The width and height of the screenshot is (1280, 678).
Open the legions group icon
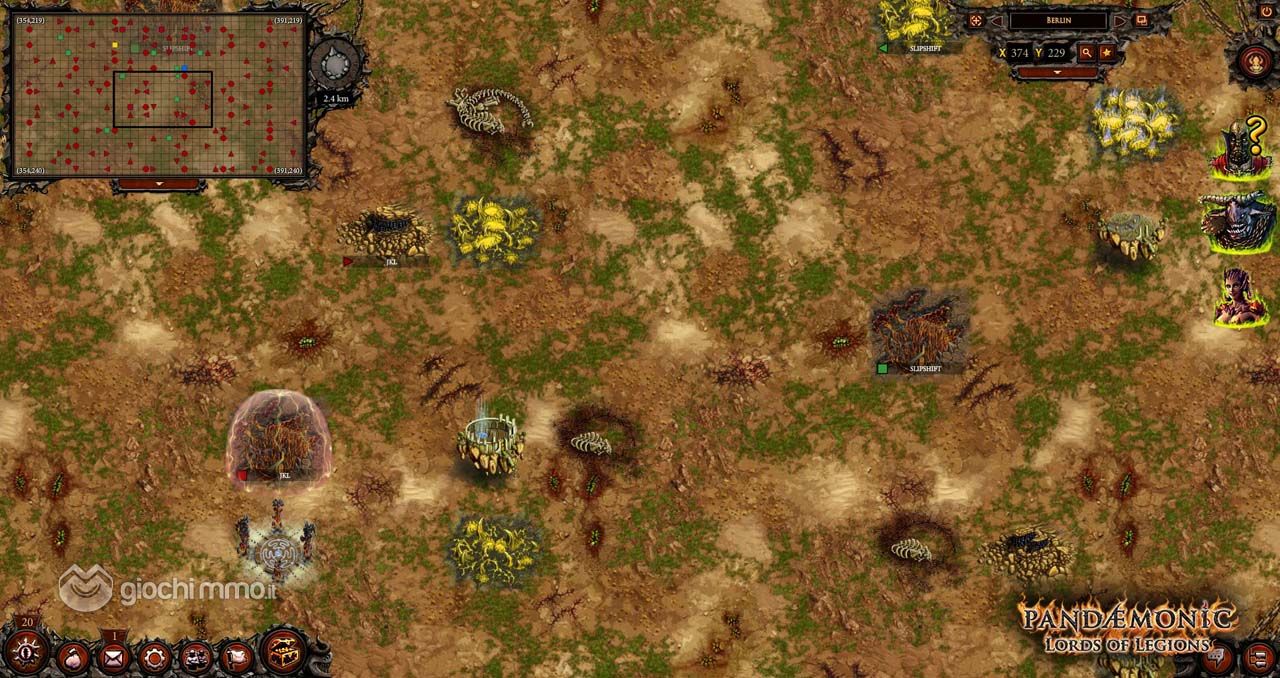click(195, 658)
